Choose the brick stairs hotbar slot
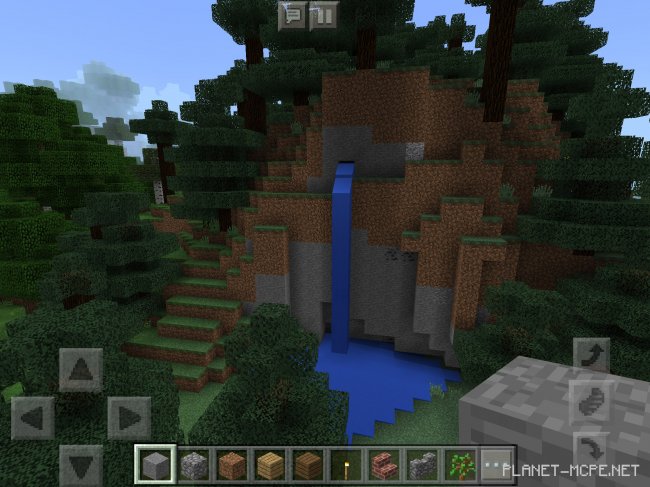650x487 pixels. [383, 465]
